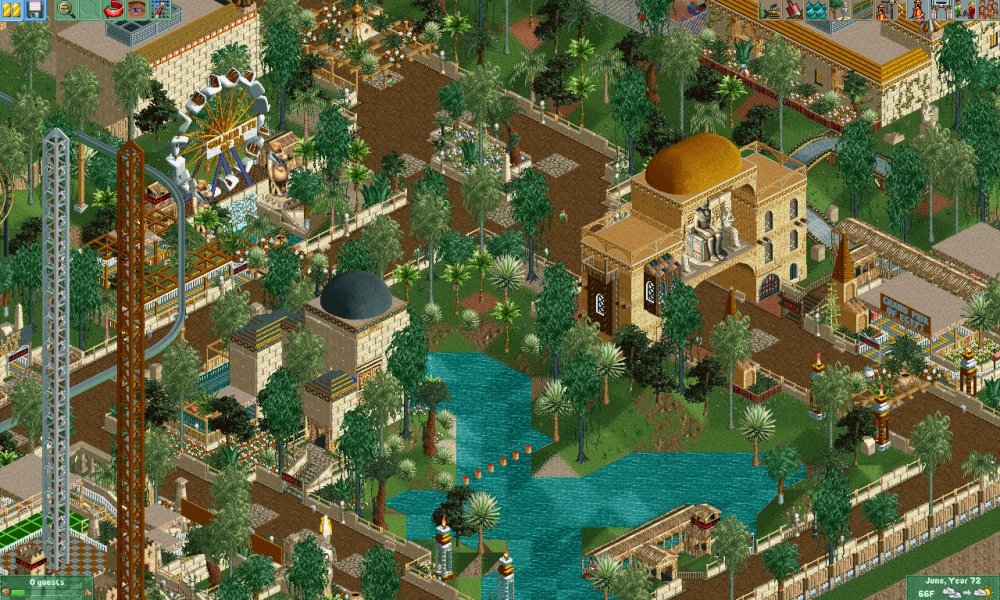This screenshot has height=600, width=1000.
Task: Rotate the view with the red arrow
Action: [113, 9]
